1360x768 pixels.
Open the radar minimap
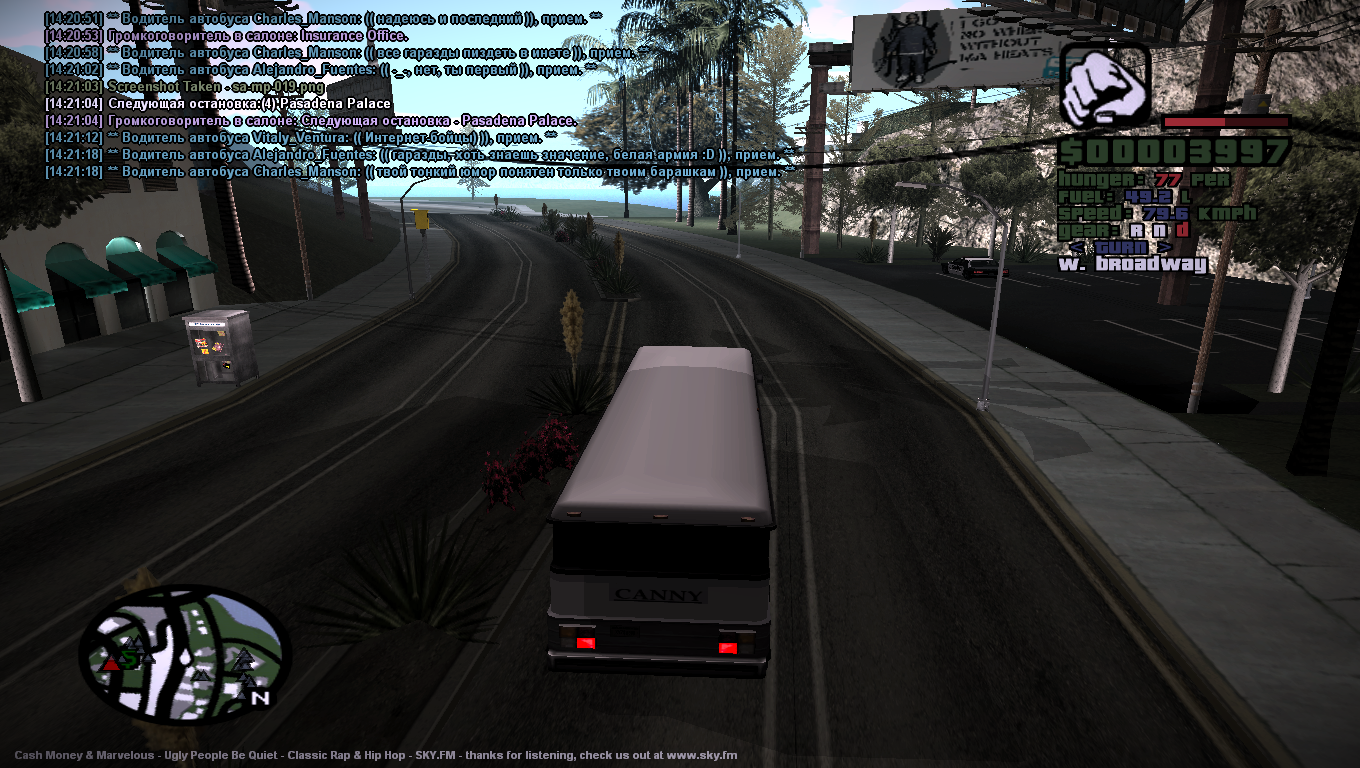(185, 653)
